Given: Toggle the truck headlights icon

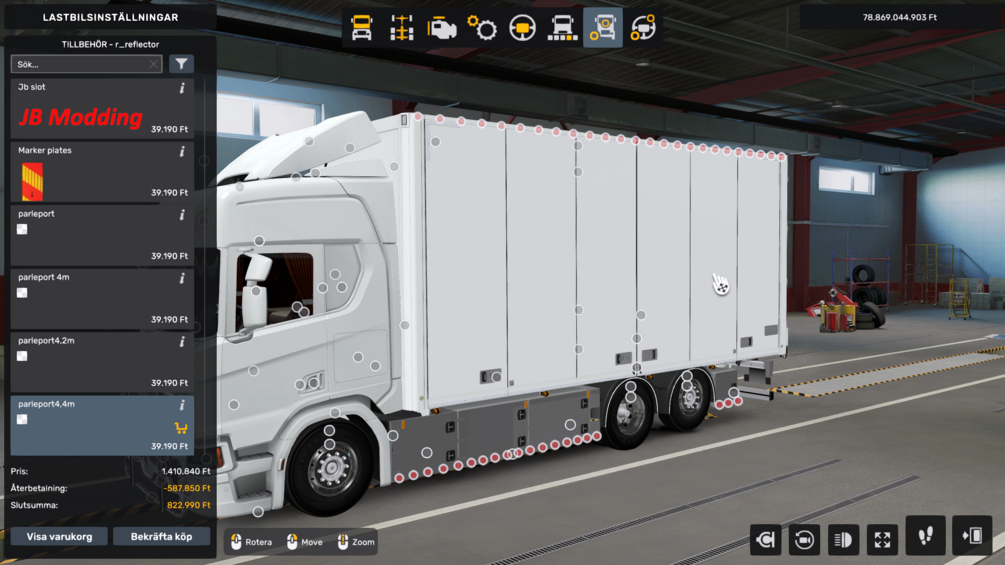Looking at the screenshot, I should pyautogui.click(x=843, y=540).
